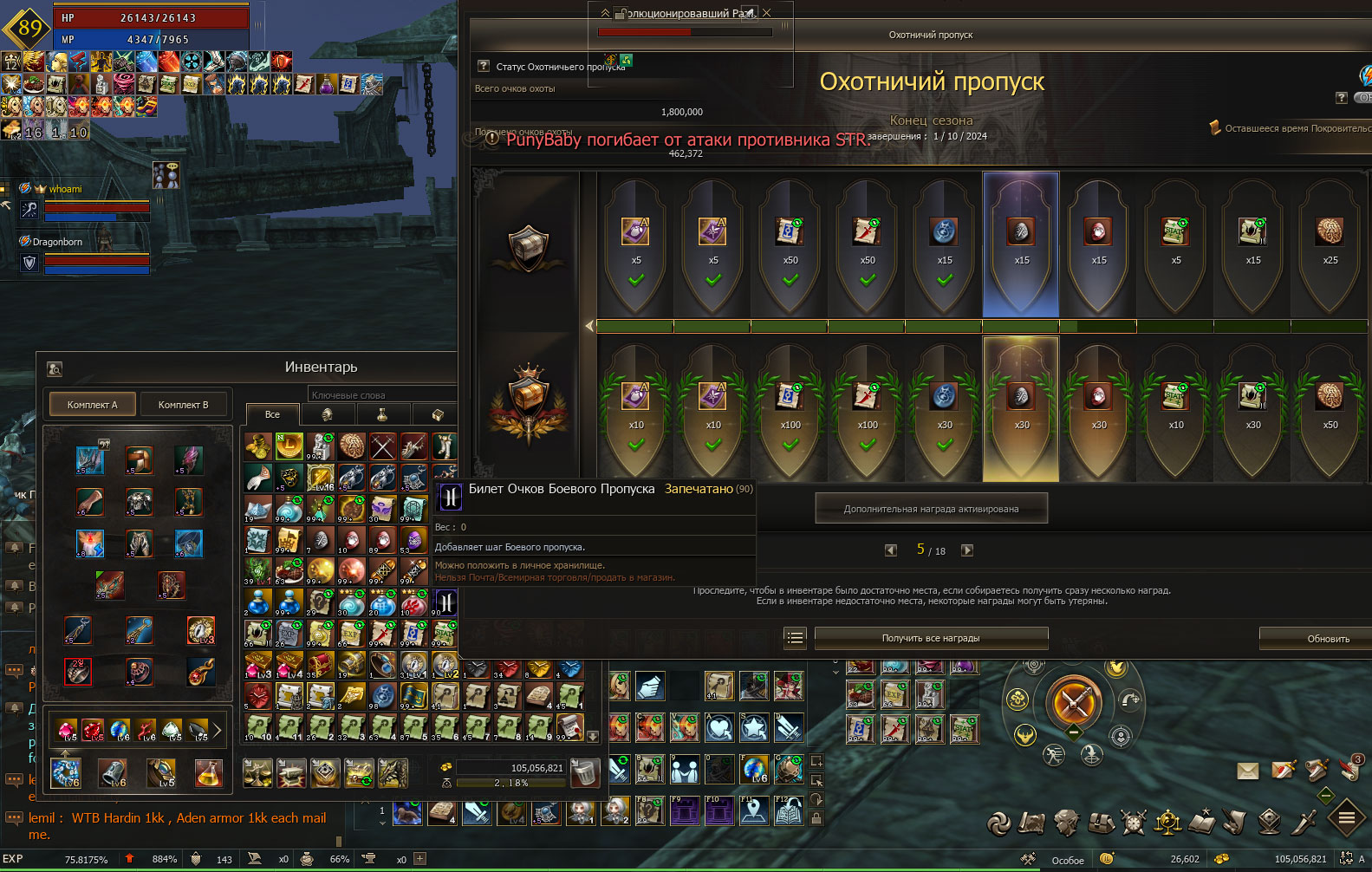The width and height of the screenshot is (1372, 872).
Task: Open the main menu hamburger button
Action: 1346,817
